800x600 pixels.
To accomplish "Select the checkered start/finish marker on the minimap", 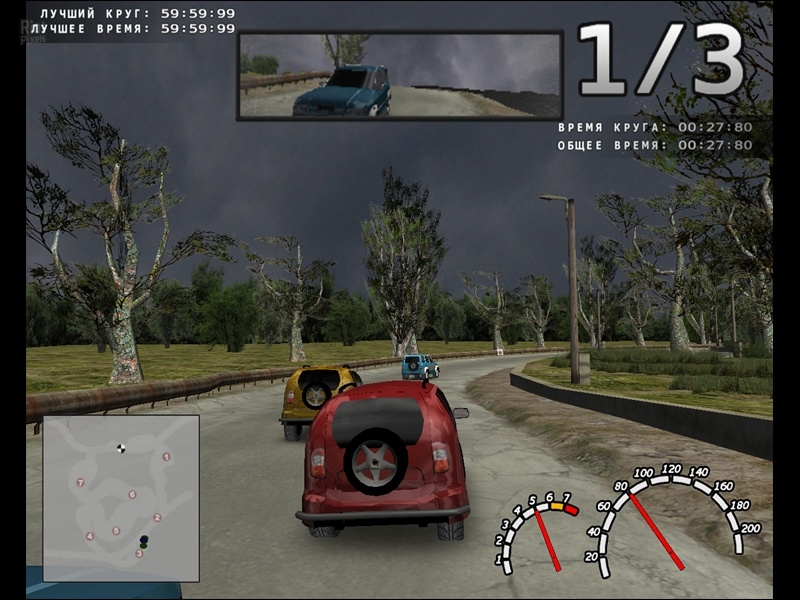I will click(121, 448).
